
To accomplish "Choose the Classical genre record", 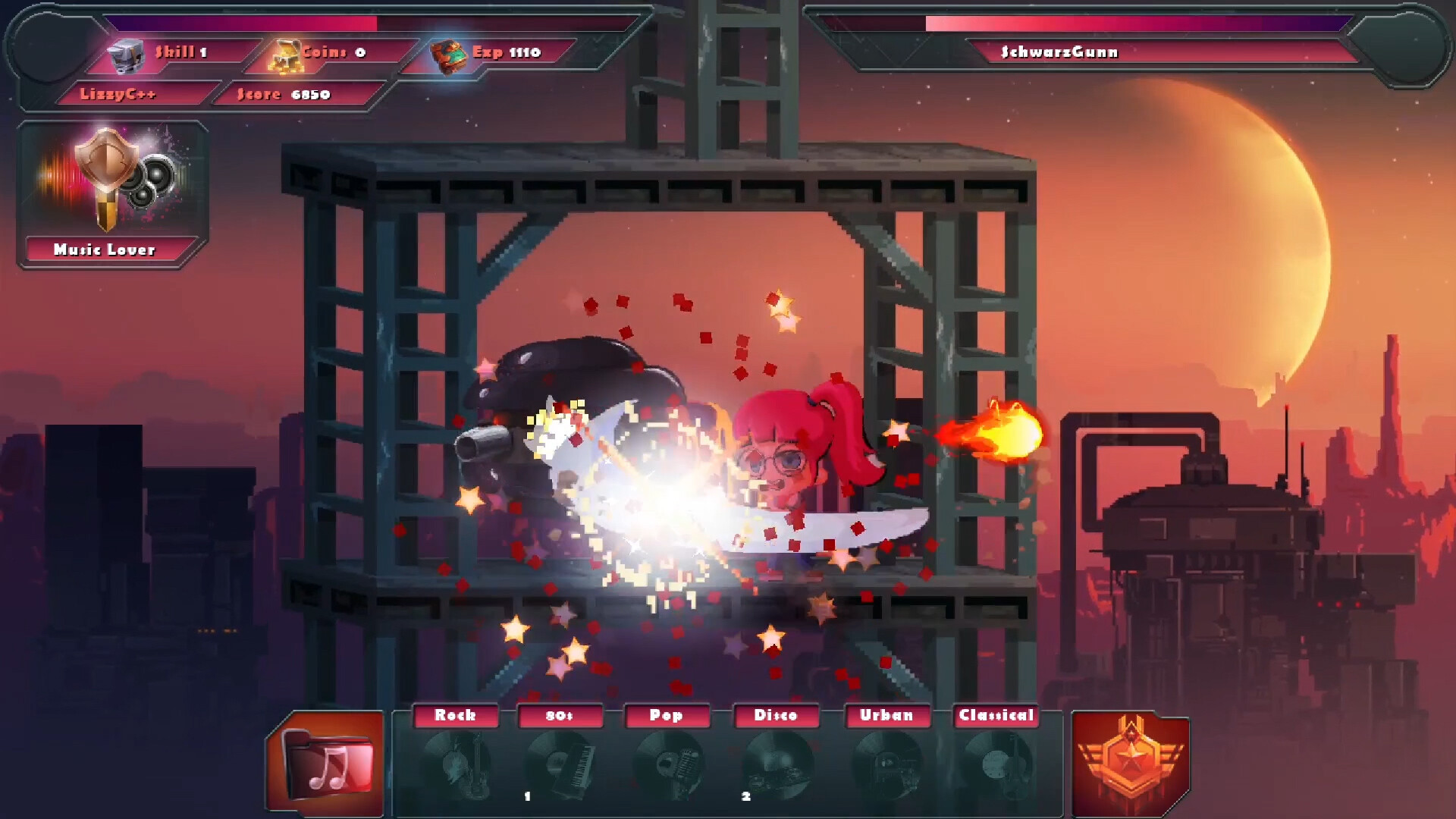I will click(996, 762).
